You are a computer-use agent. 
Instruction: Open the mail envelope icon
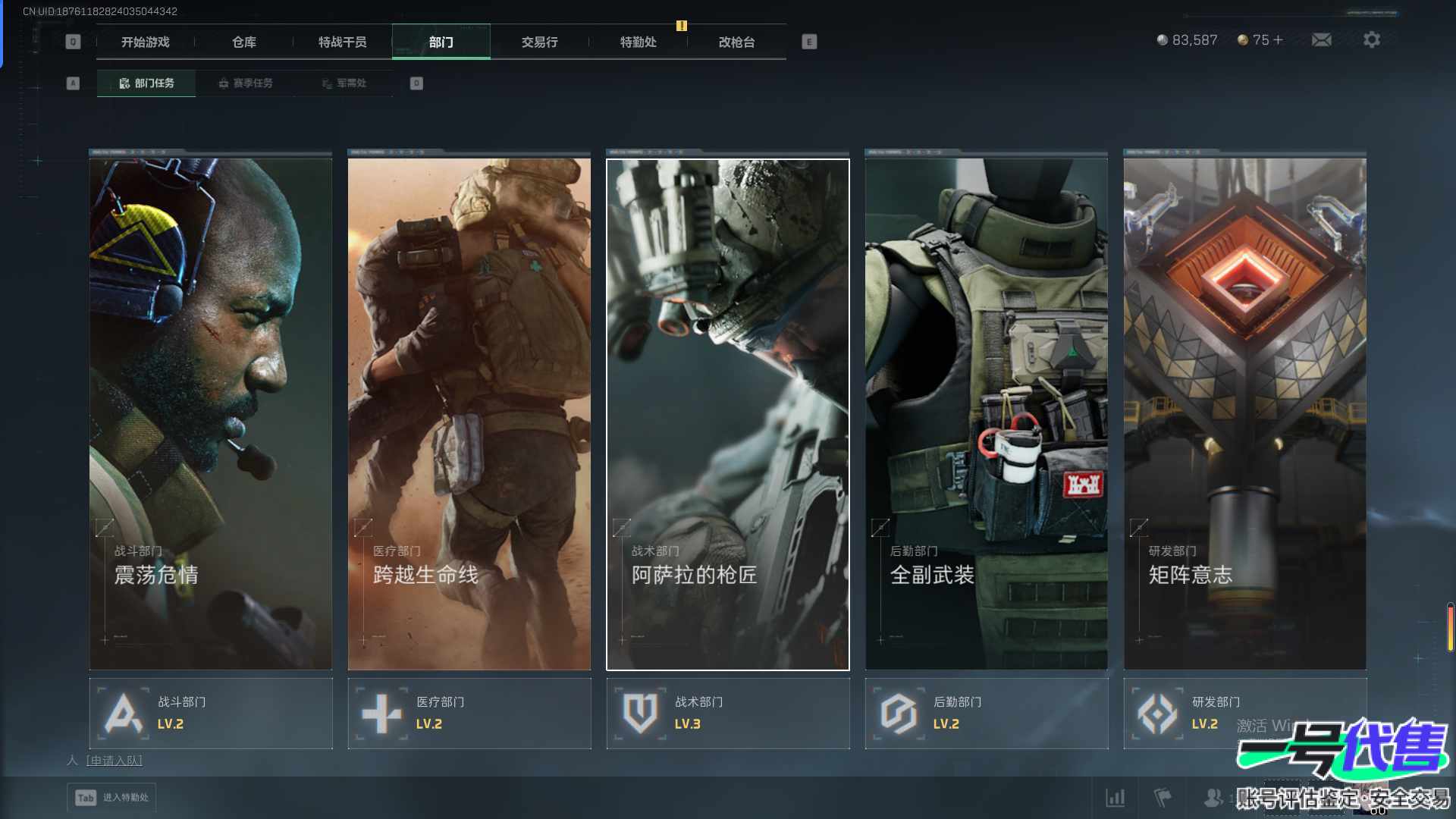[x=1322, y=40]
